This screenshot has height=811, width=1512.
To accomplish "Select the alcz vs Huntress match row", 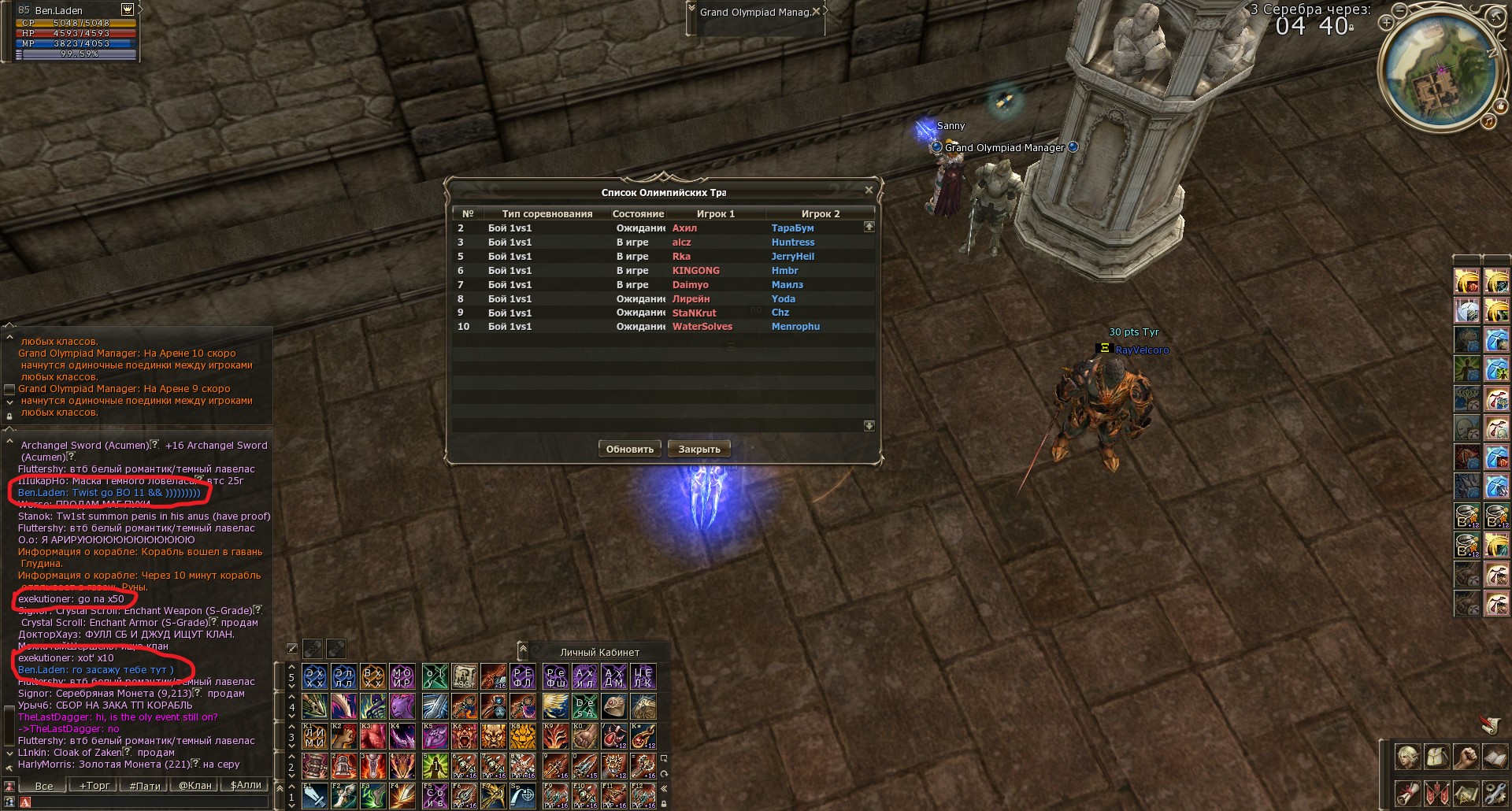I will (x=661, y=243).
